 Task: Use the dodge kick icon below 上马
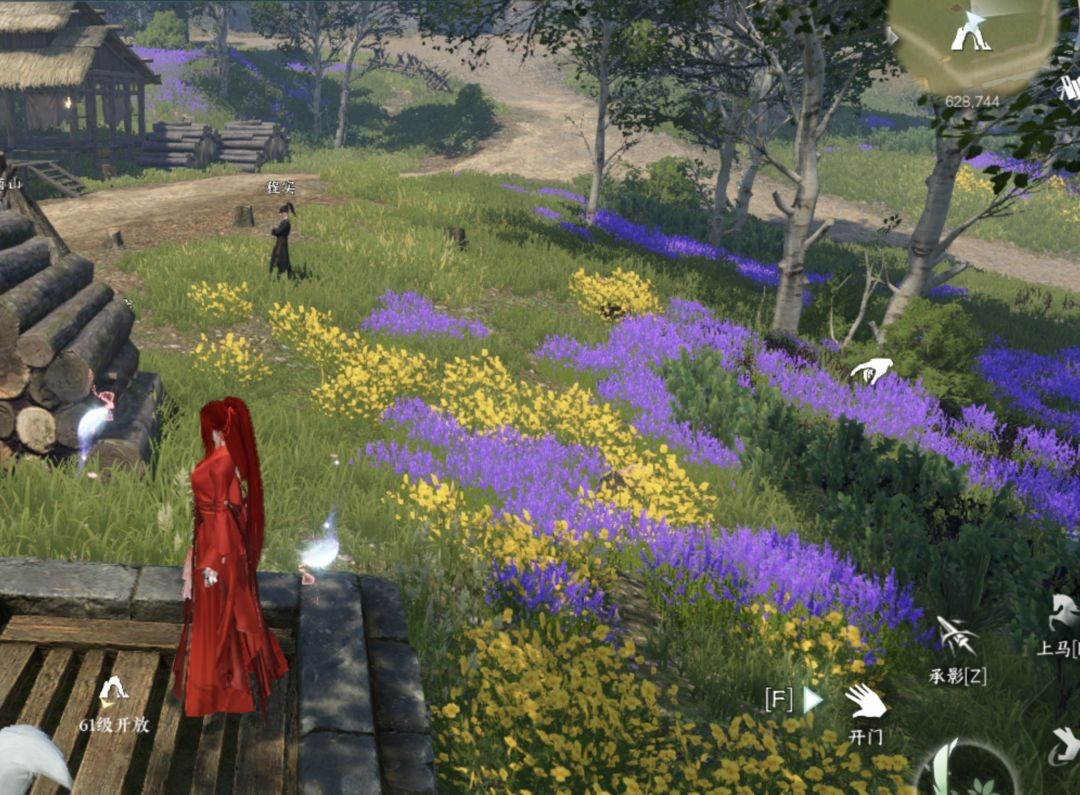click(1065, 745)
